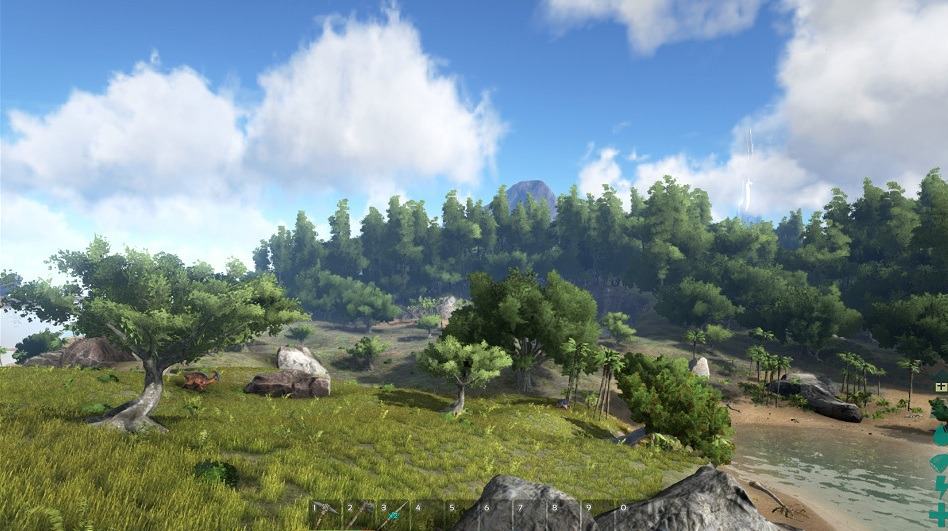Viewport: 948px width, 531px height.
Task: Select the stone pickaxe in hotbar slot 1
Action: [x=326, y=514]
